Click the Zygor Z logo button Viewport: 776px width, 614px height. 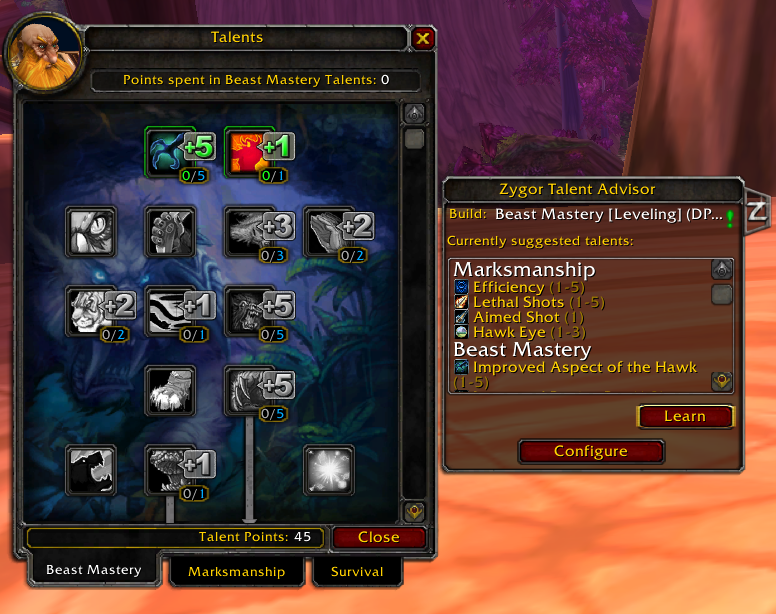[757, 211]
